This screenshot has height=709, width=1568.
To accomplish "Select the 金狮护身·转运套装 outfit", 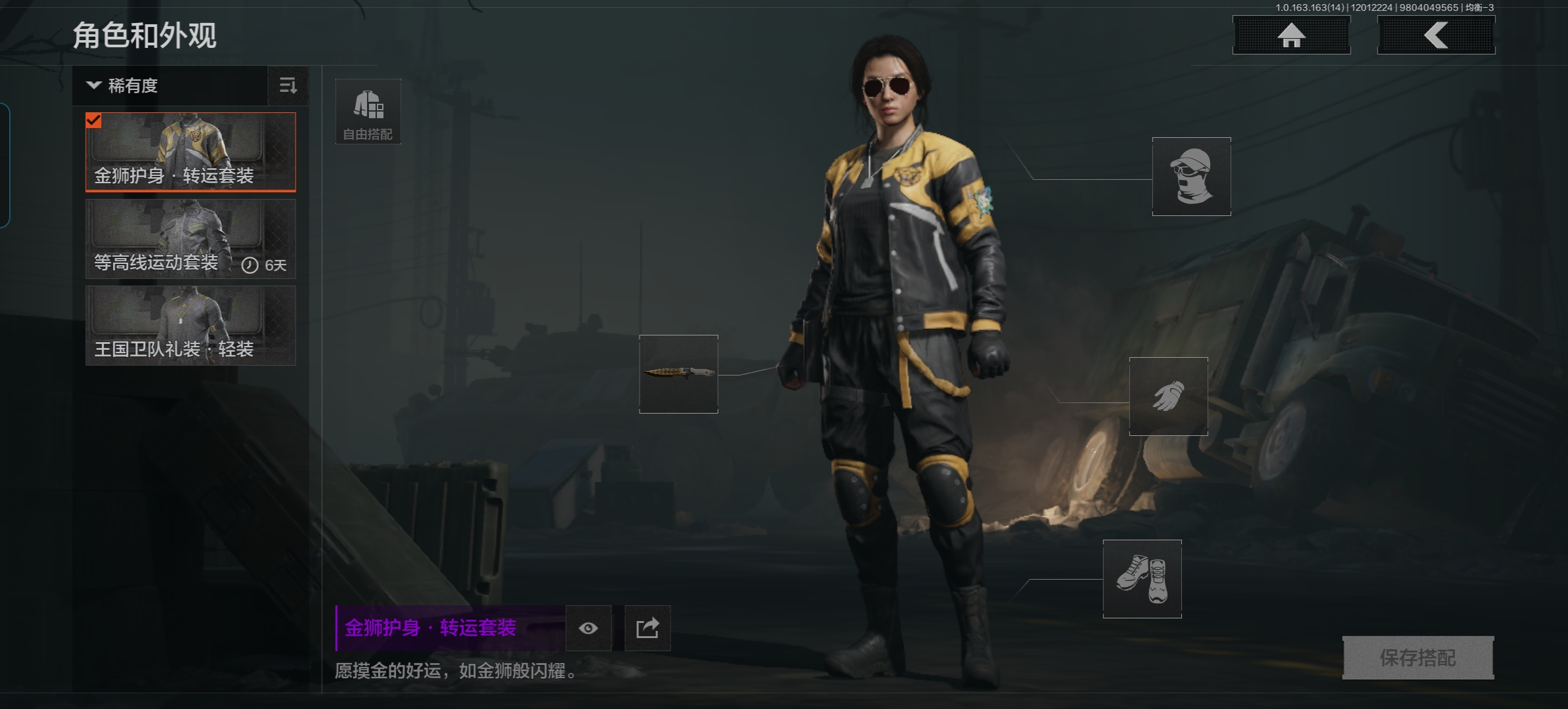I will pyautogui.click(x=190, y=152).
